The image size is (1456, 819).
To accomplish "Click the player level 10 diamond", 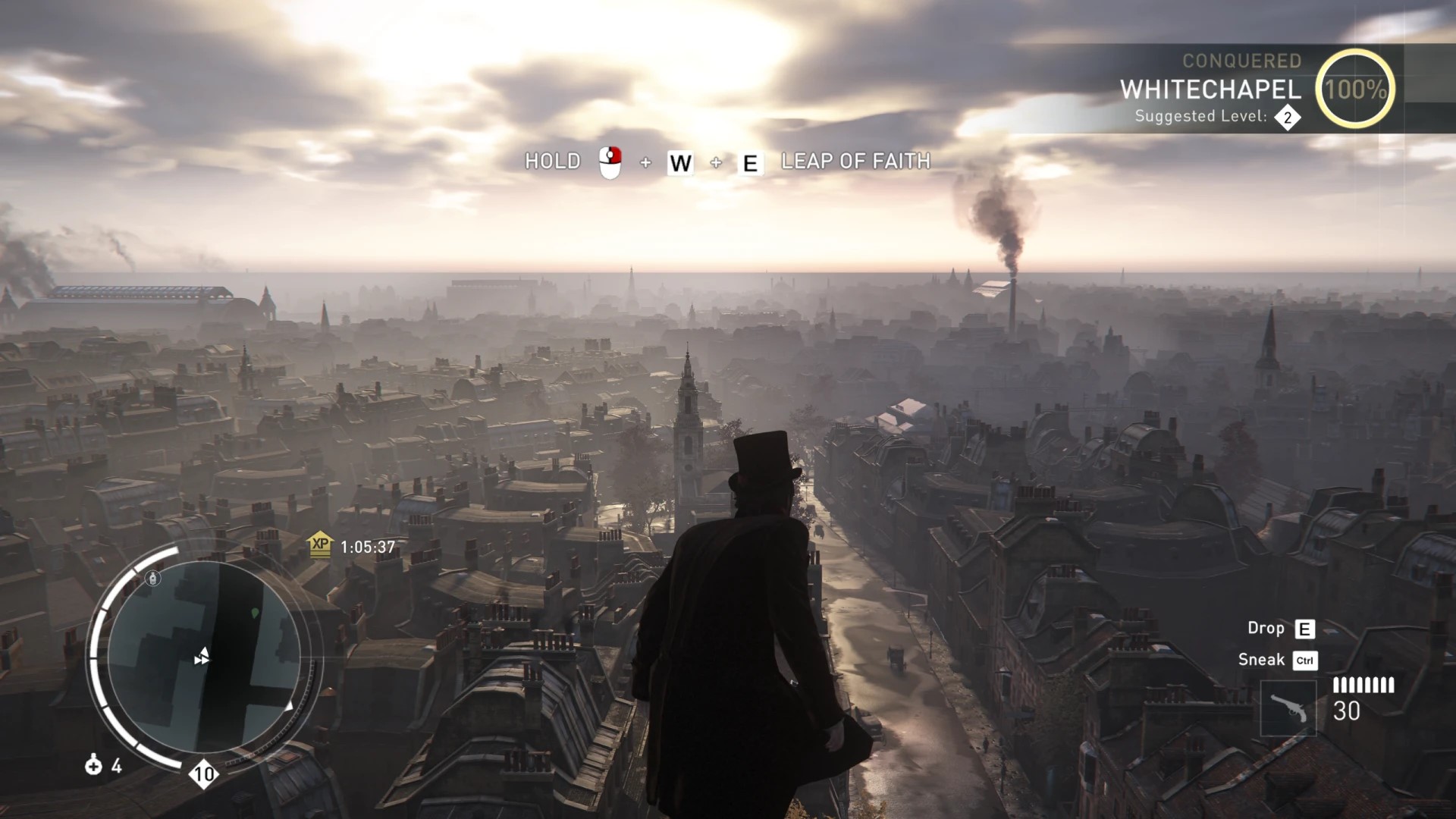I will coord(203,774).
